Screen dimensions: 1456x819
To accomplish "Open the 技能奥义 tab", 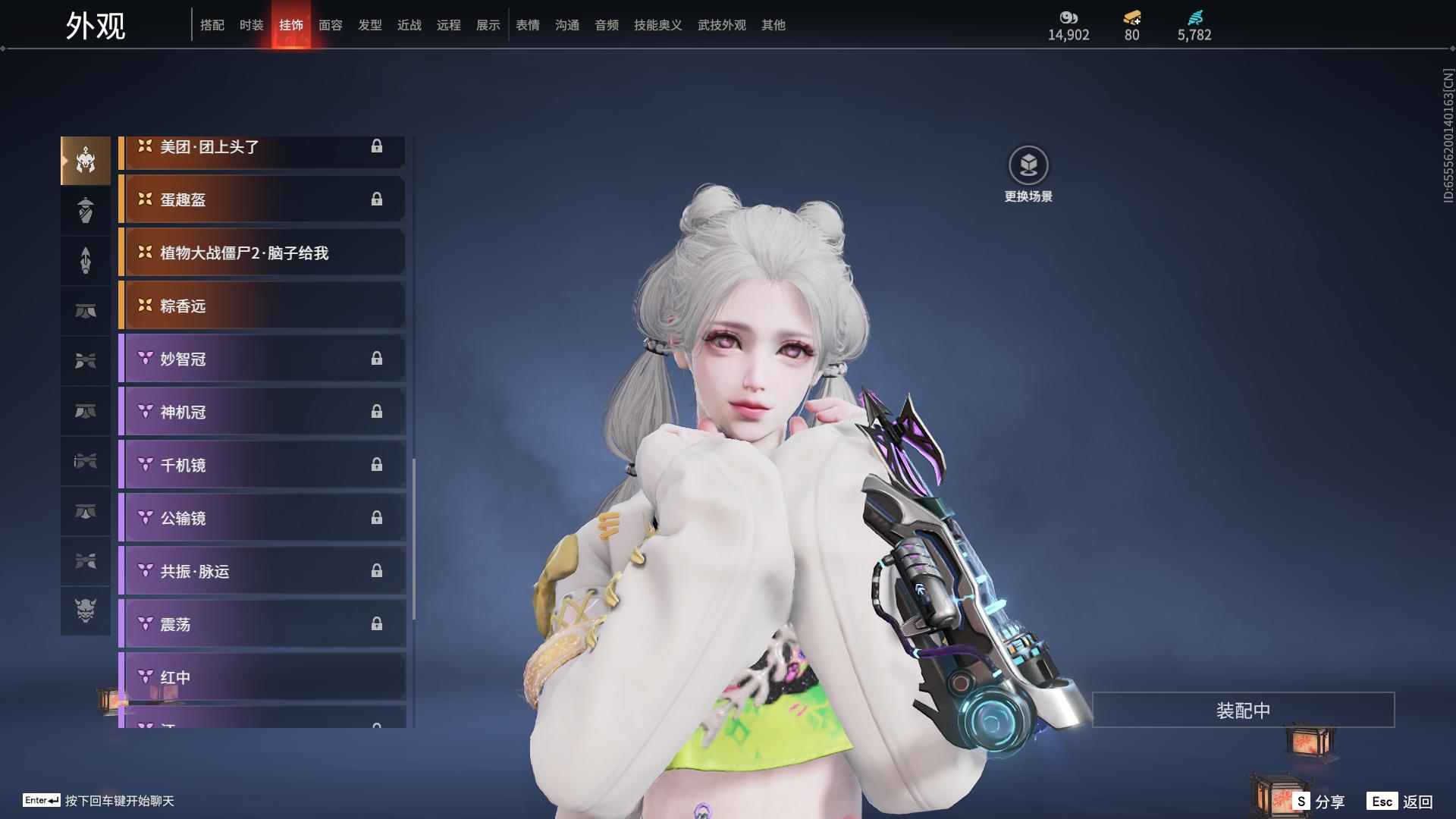I will tap(657, 25).
